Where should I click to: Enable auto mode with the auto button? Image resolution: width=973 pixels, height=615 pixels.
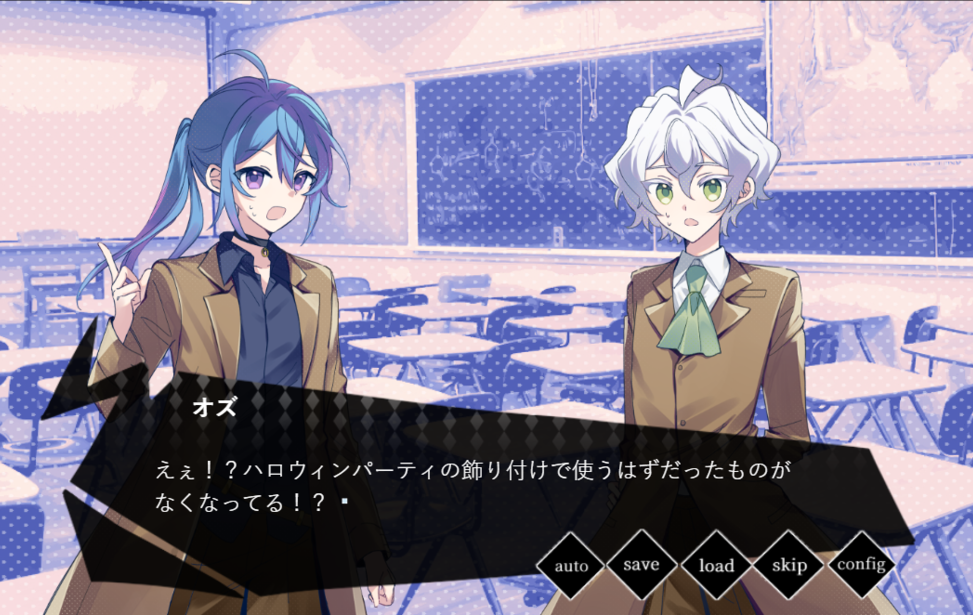point(571,566)
